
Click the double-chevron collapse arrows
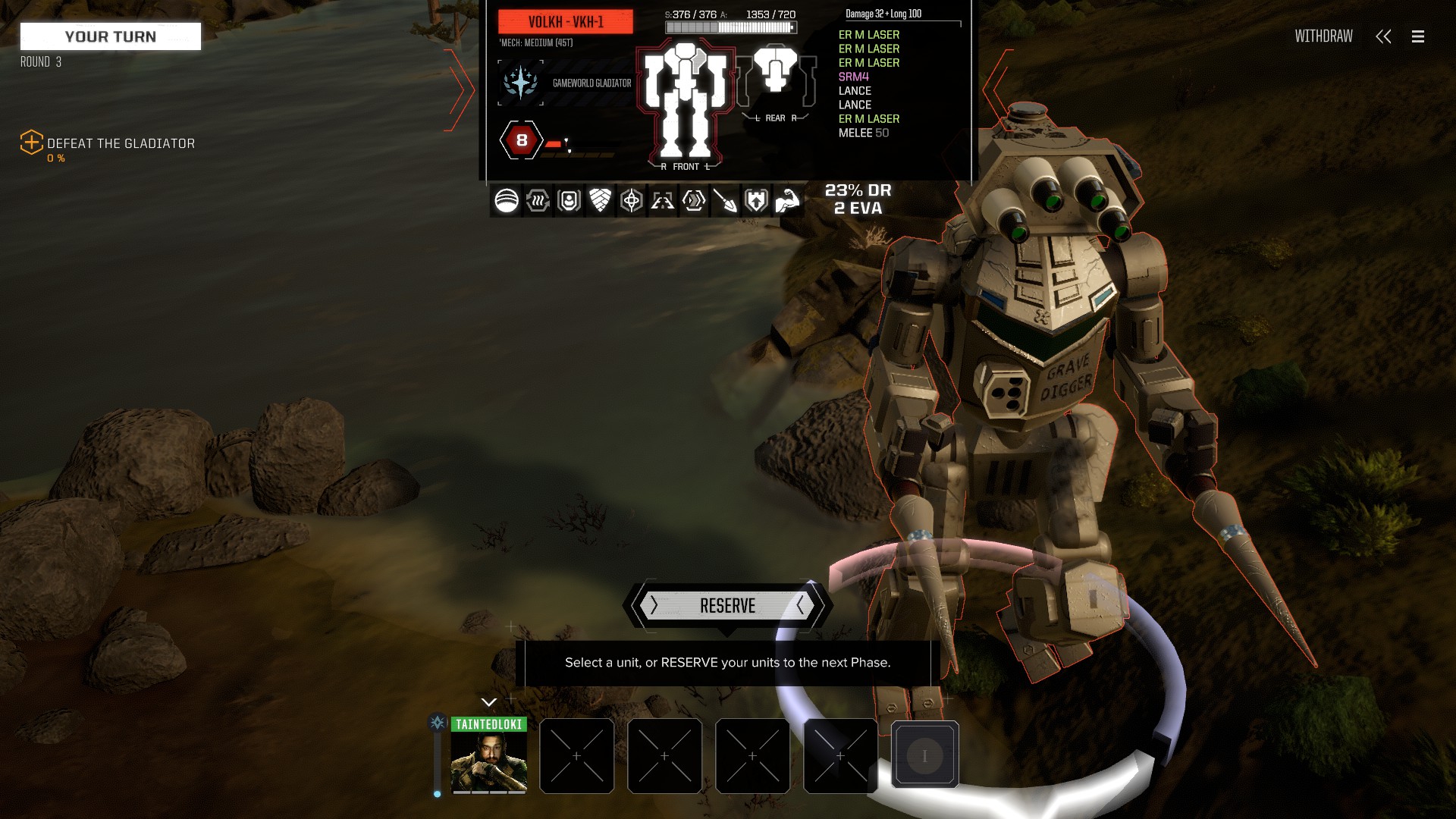tap(1383, 36)
